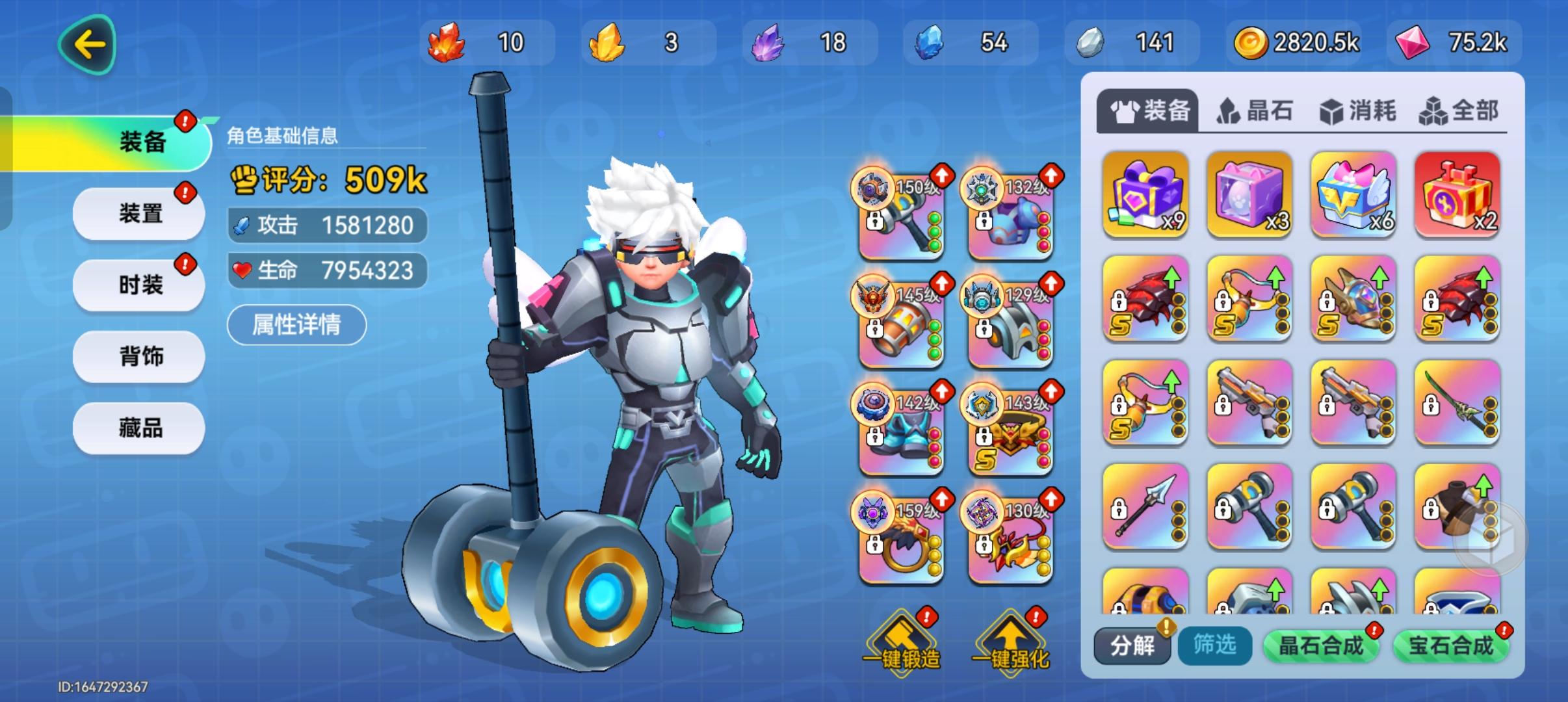The width and height of the screenshot is (1568, 702).
Task: Tap the gold coin currency icon
Action: [1253, 43]
